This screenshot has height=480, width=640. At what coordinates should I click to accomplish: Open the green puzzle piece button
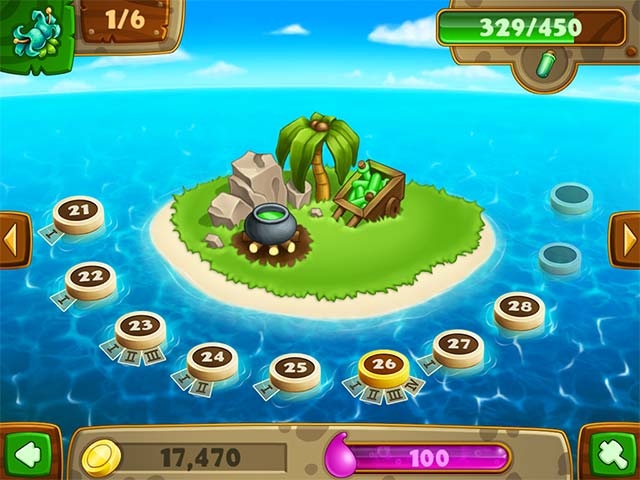611,453
